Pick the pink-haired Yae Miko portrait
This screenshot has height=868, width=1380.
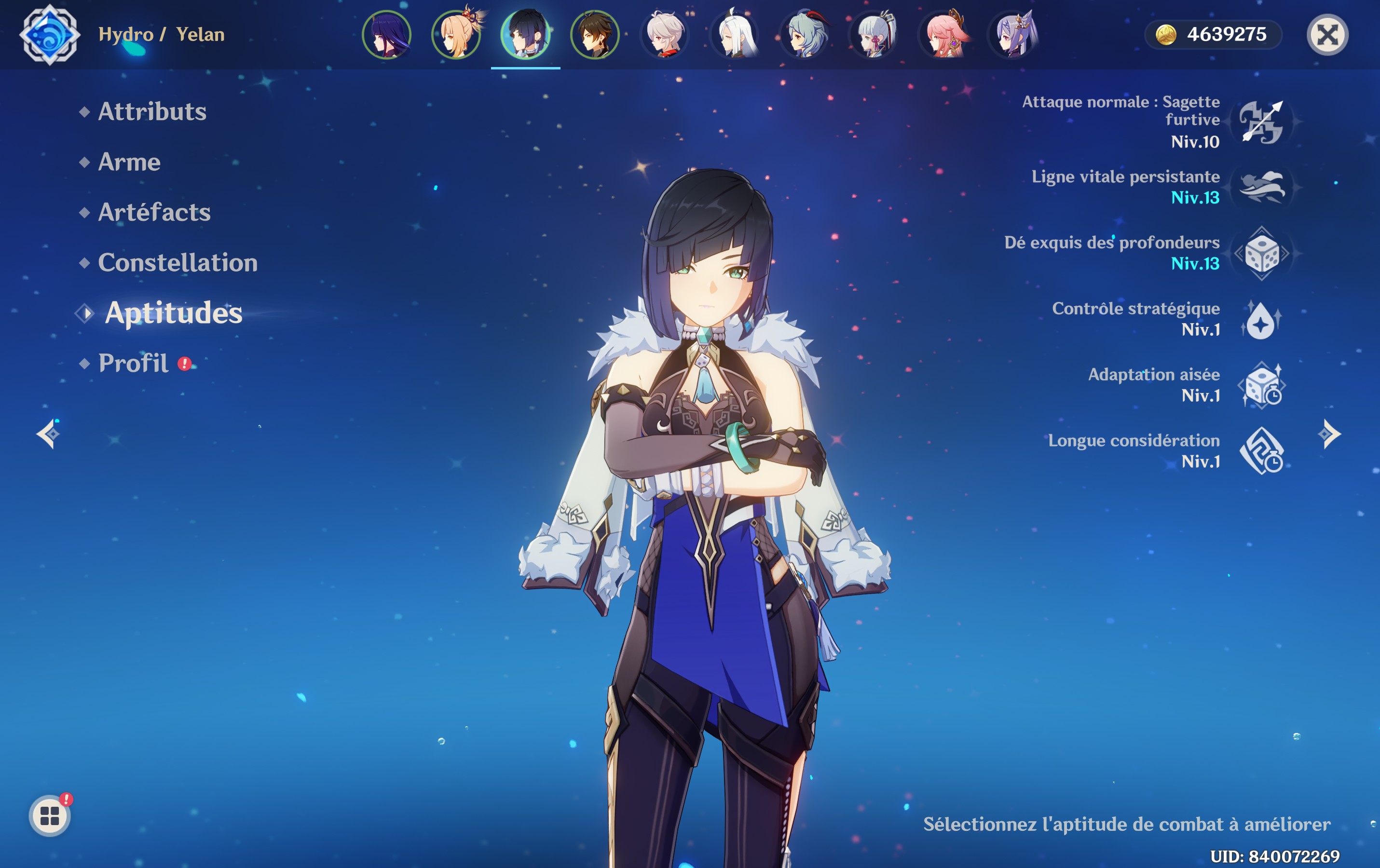pos(943,35)
